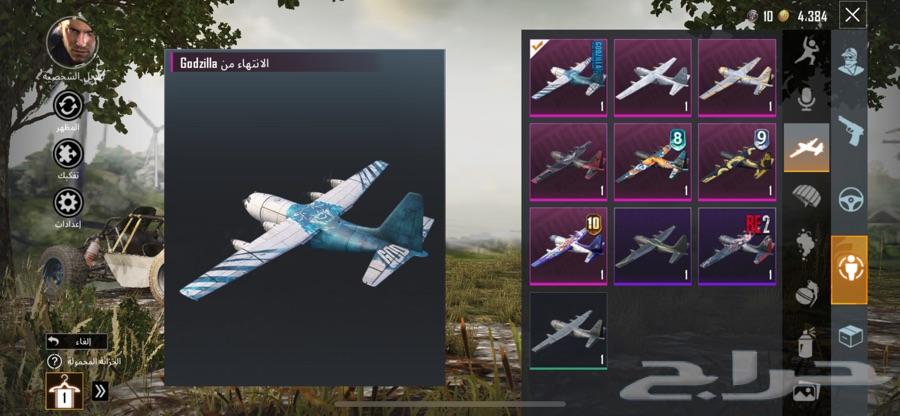Switch to the parachute tab
This screenshot has height=416, width=900.
click(806, 196)
